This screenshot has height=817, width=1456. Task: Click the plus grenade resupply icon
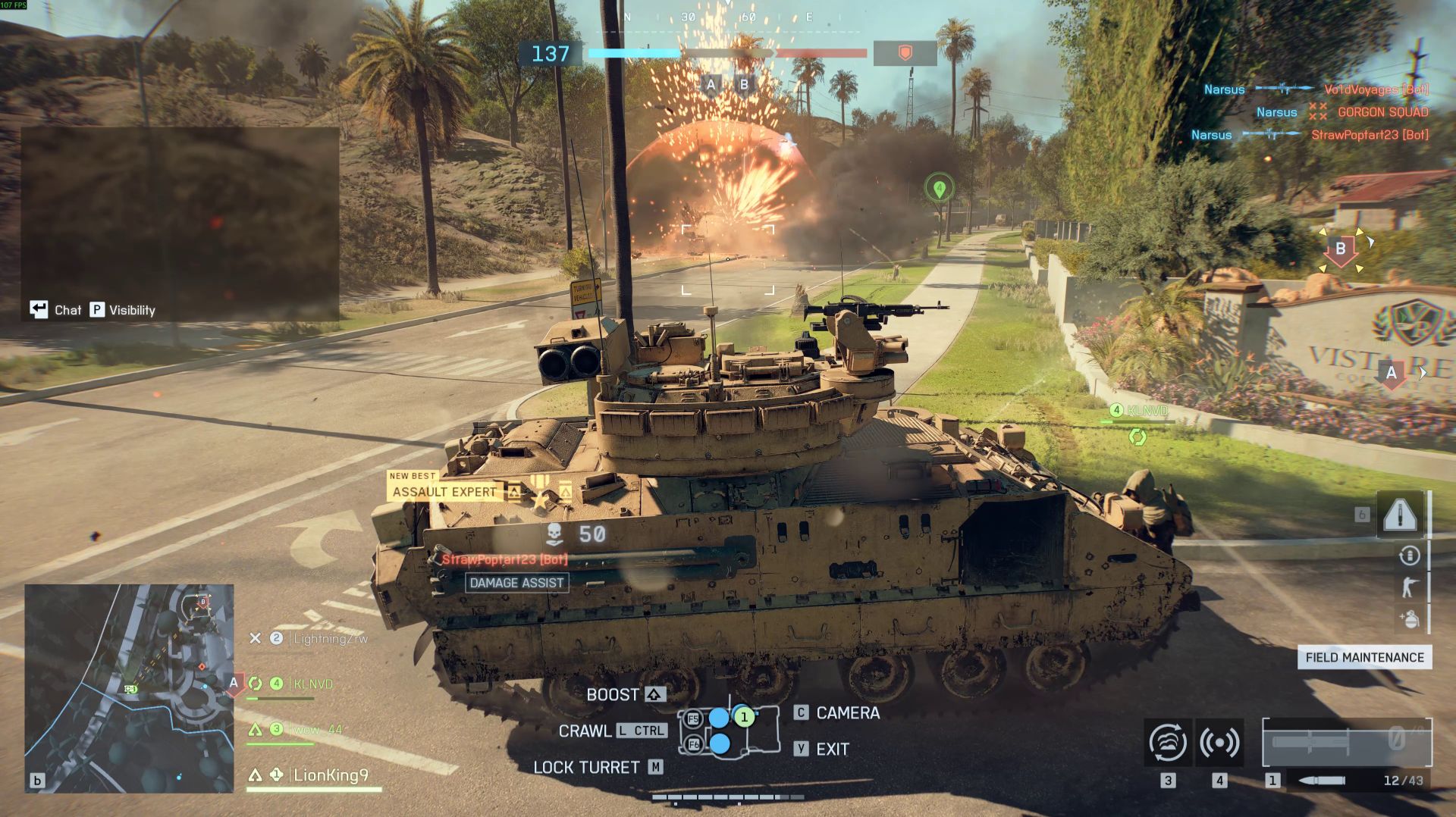[1409, 619]
